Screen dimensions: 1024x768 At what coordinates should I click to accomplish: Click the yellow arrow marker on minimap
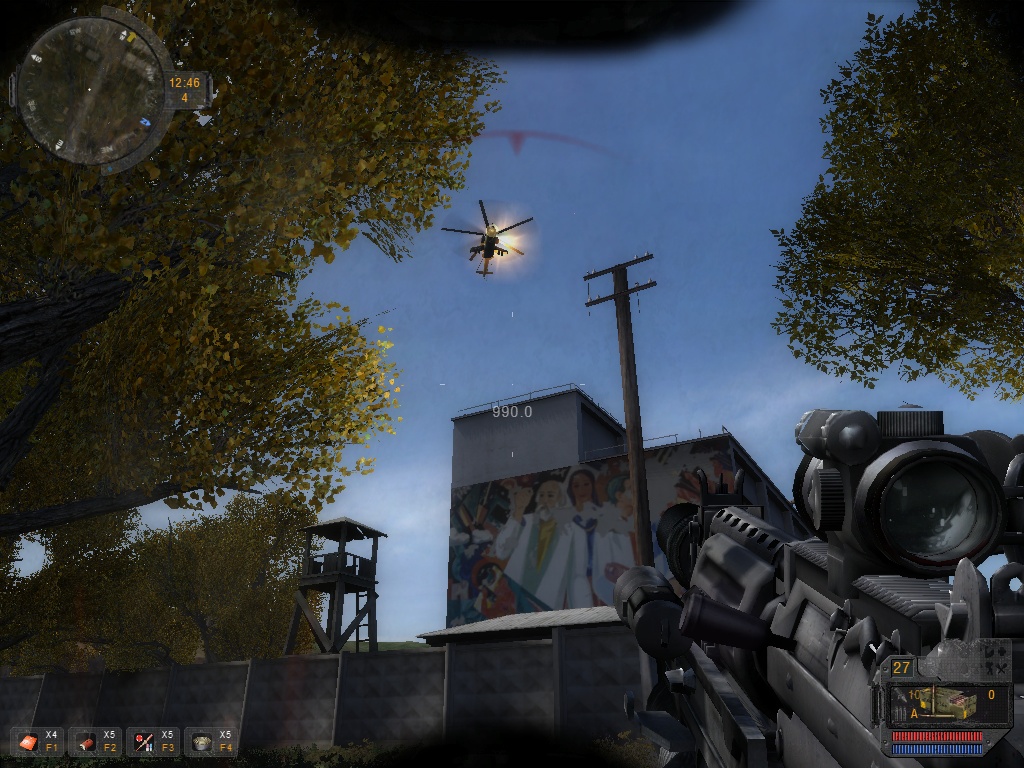pos(130,35)
